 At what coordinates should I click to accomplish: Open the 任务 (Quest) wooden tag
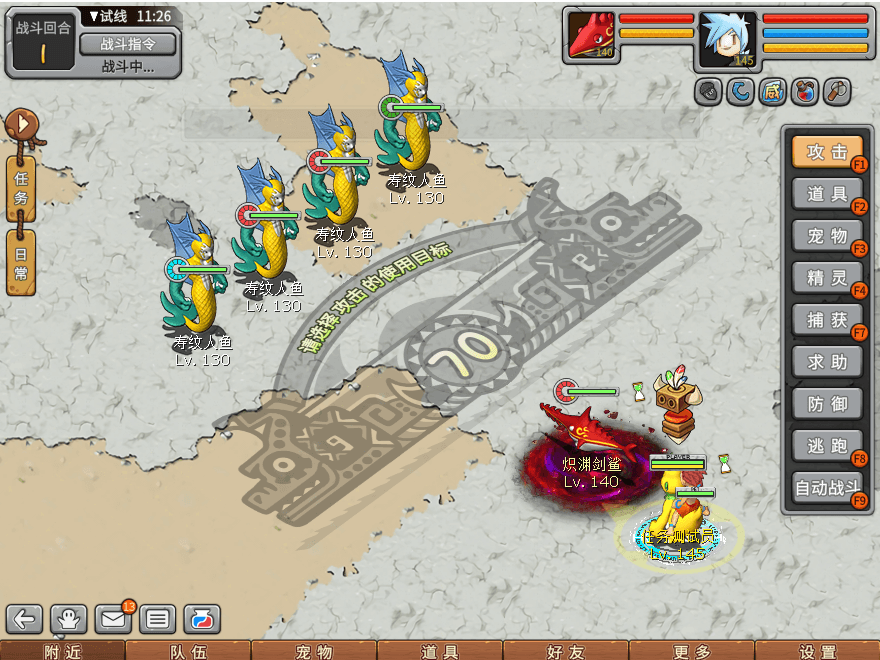point(21,187)
